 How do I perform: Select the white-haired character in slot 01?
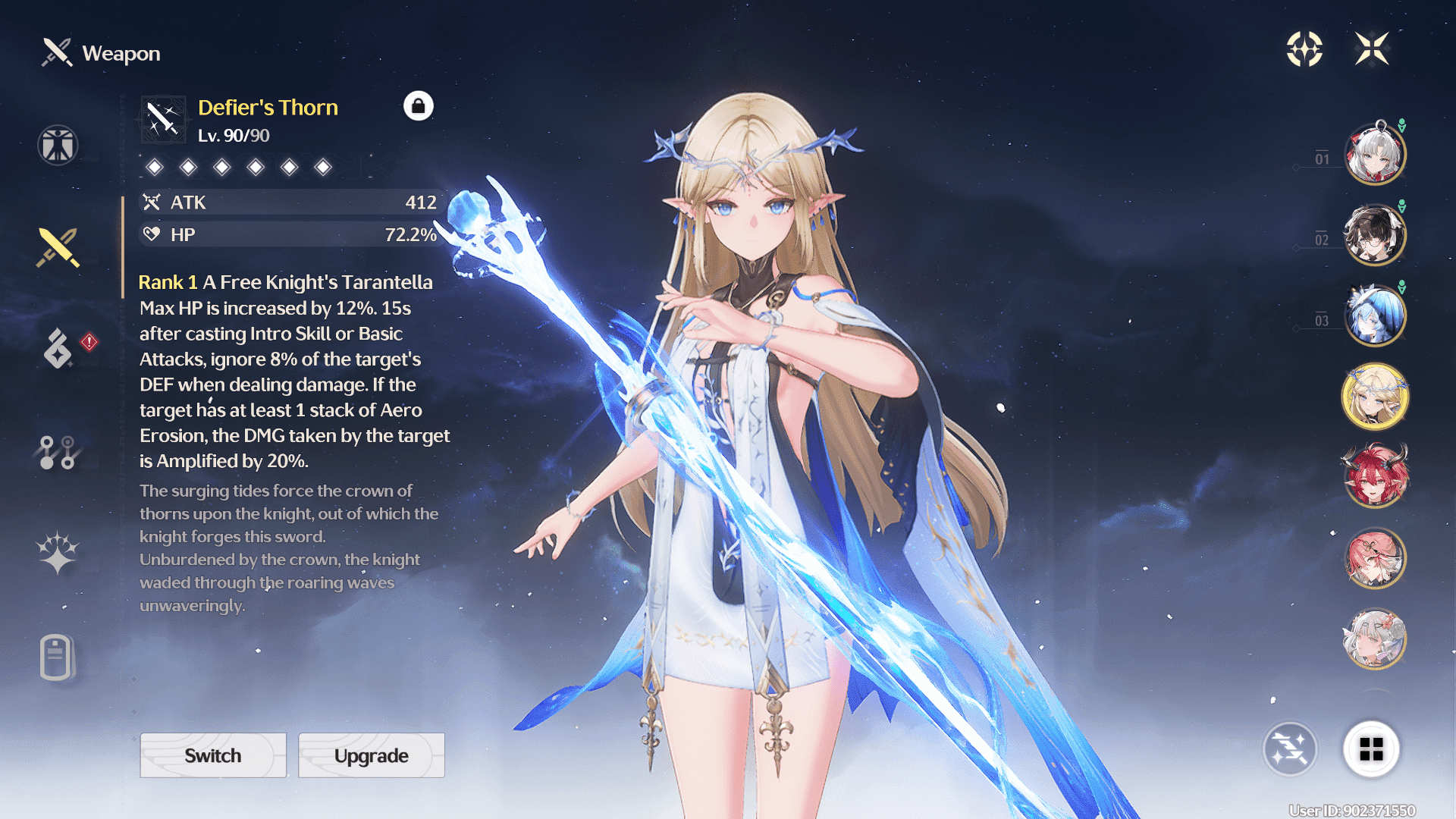[1375, 154]
